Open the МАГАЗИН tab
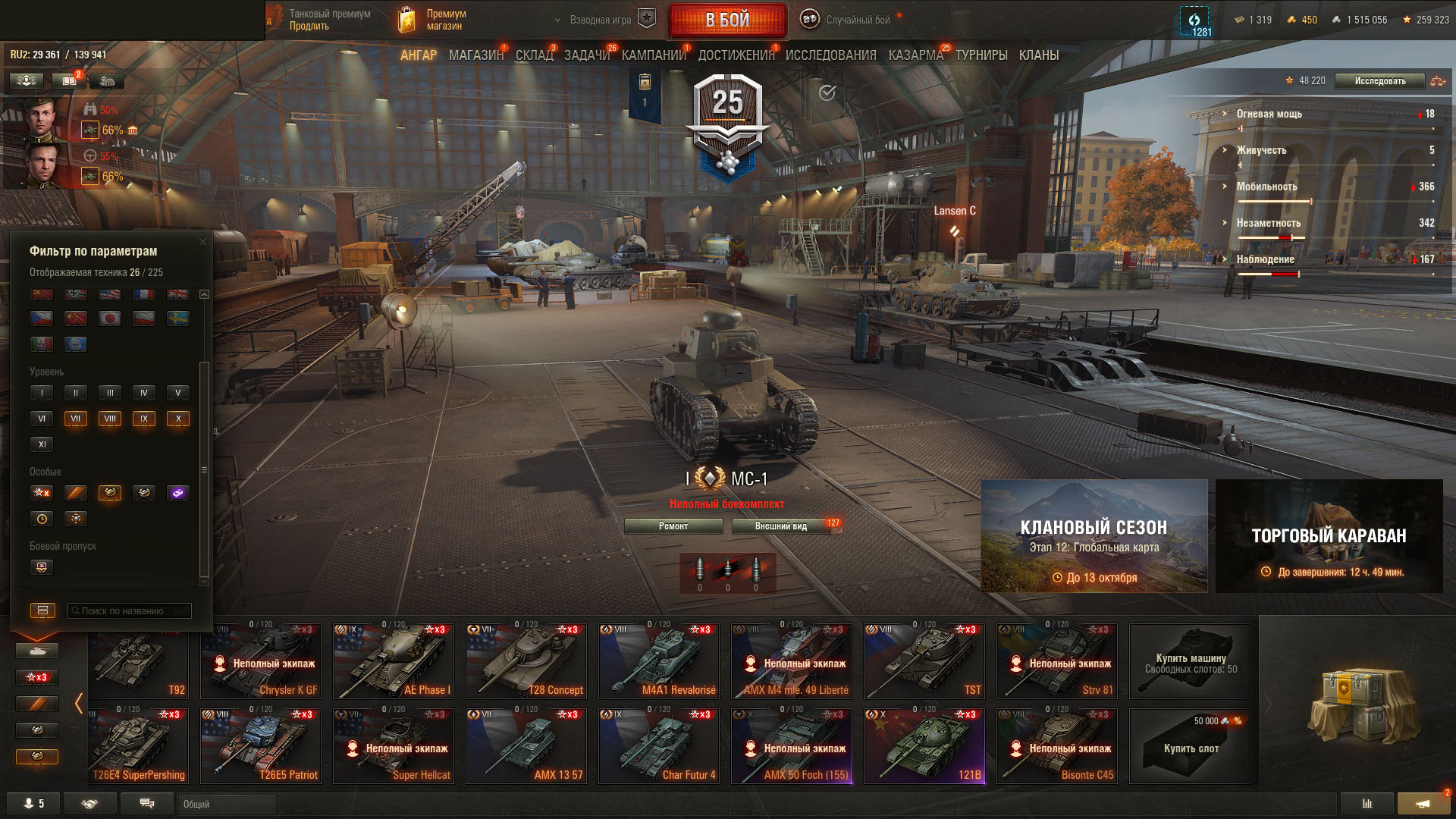 pyautogui.click(x=475, y=55)
